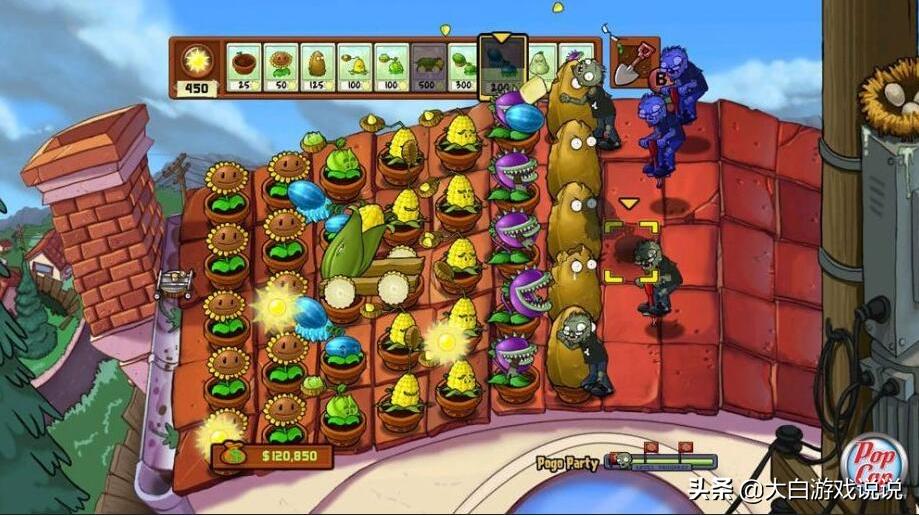Image resolution: width=919 pixels, height=517 pixels.
Task: Grab the shovel tool
Action: pos(634,62)
